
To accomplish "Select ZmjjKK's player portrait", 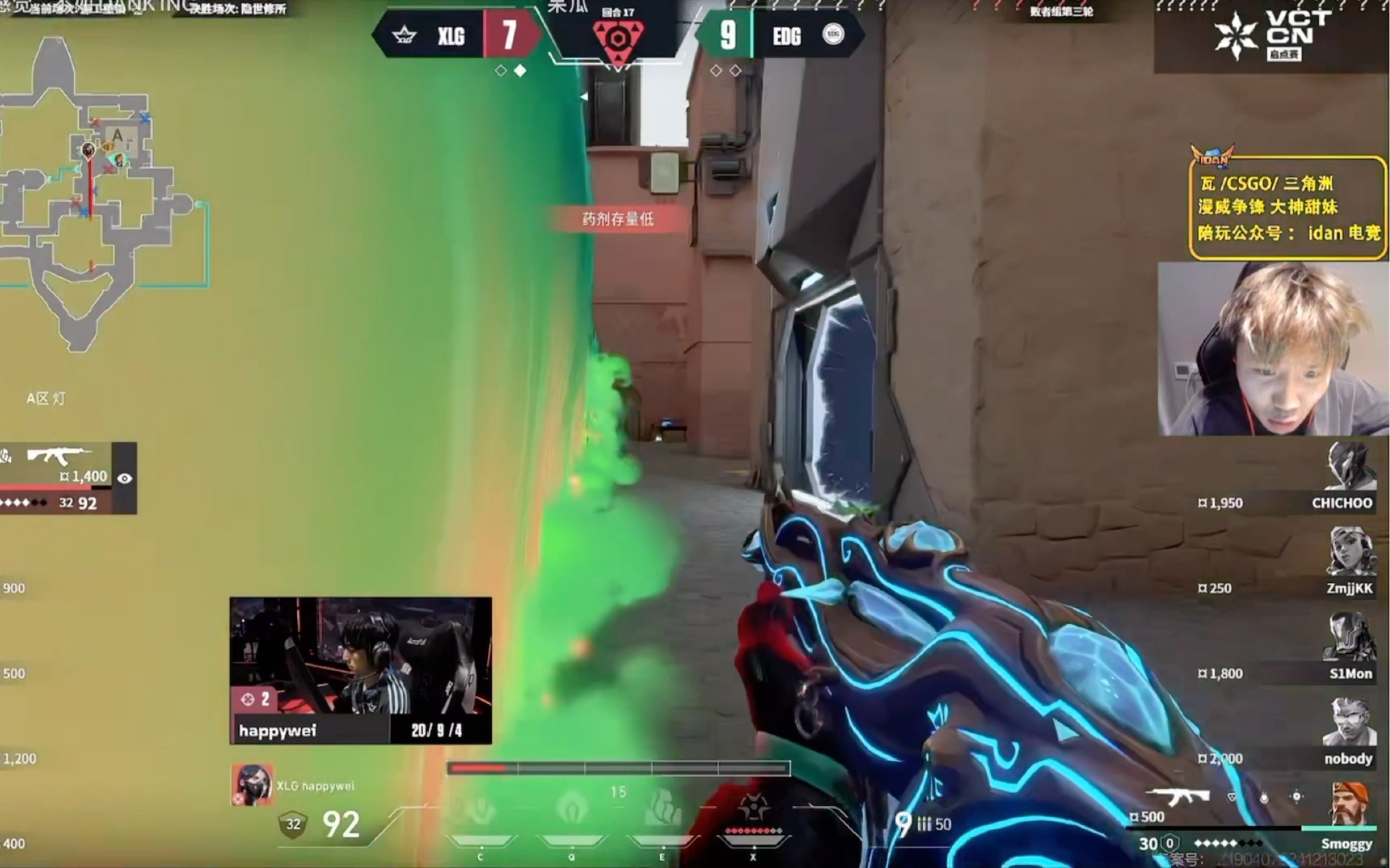I will (1350, 552).
